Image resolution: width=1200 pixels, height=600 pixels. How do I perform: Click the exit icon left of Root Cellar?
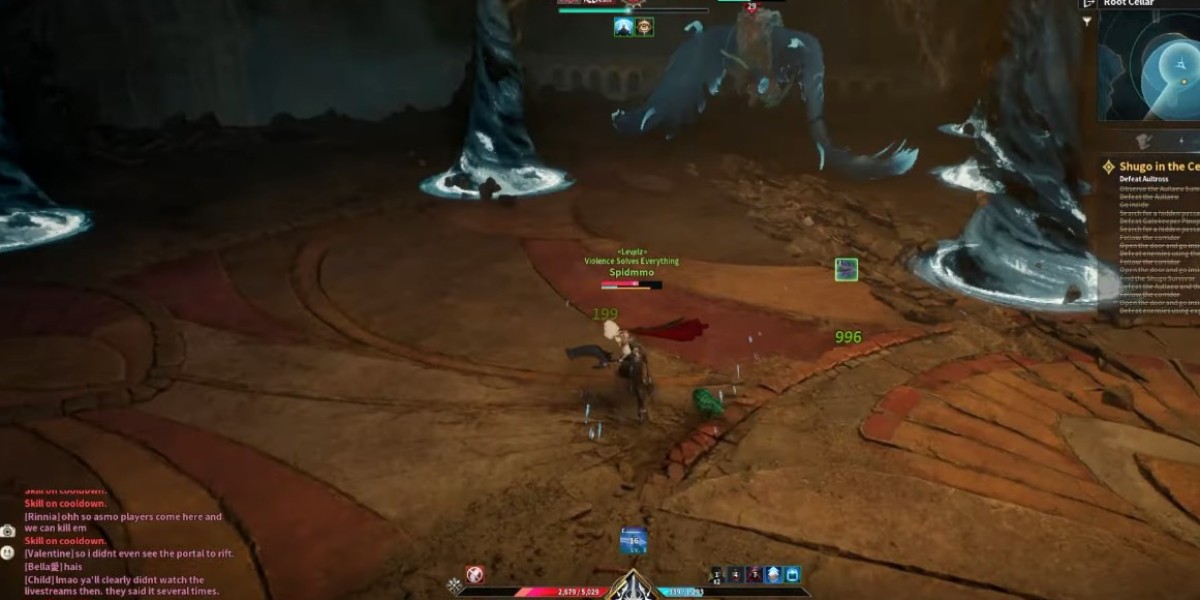pos(1087,4)
